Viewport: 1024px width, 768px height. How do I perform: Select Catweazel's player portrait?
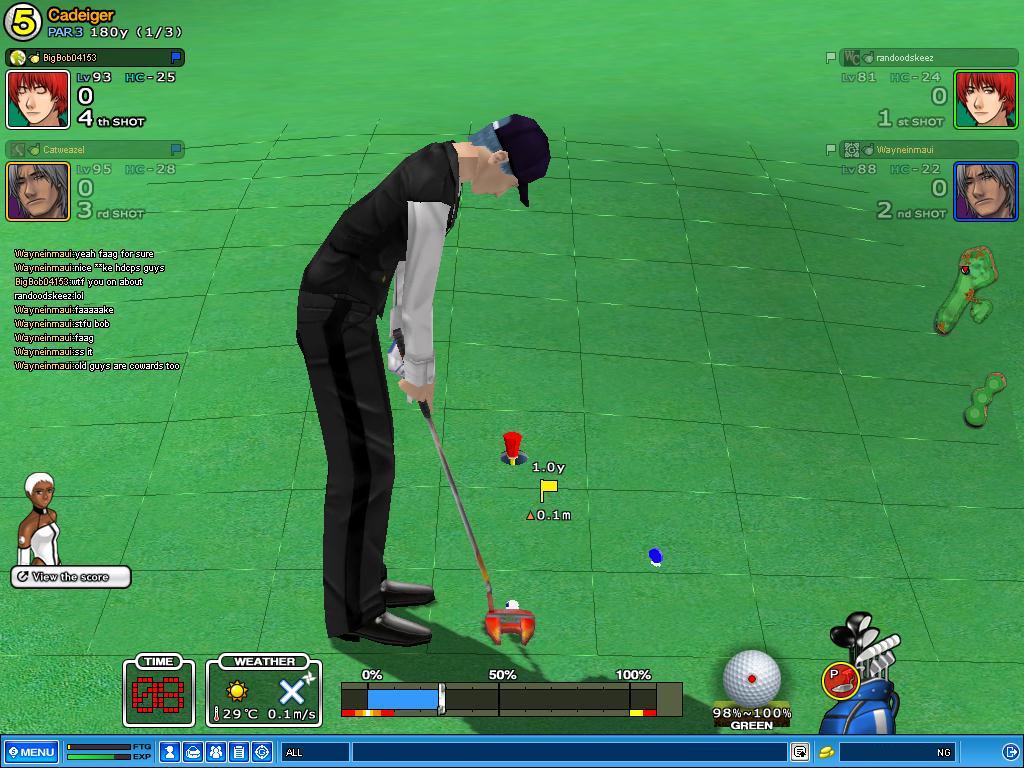(x=38, y=191)
